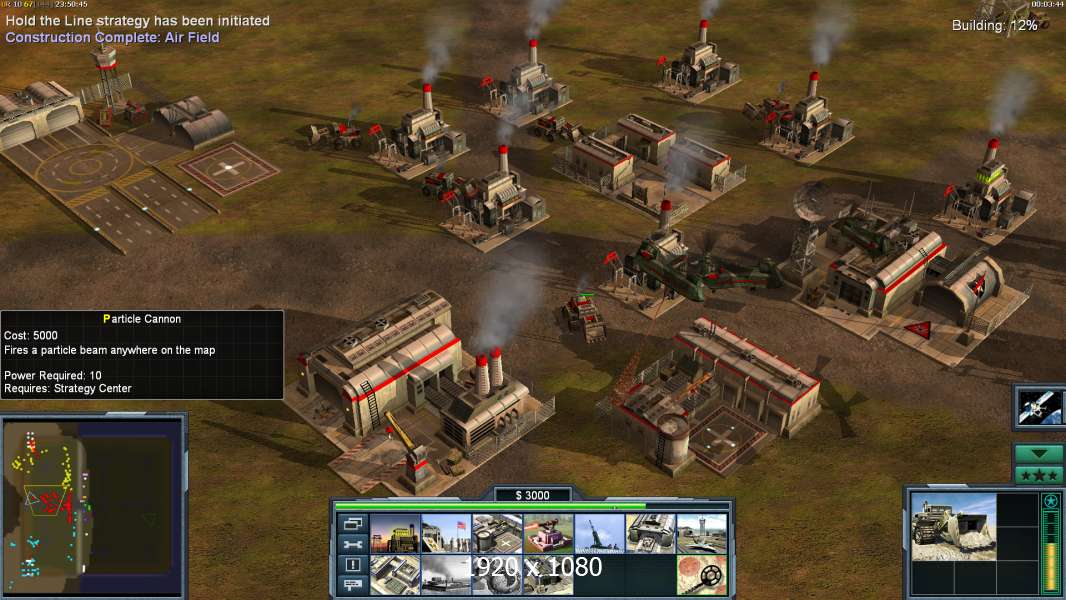
Task: Open the communicator chat button
Action: (352, 586)
